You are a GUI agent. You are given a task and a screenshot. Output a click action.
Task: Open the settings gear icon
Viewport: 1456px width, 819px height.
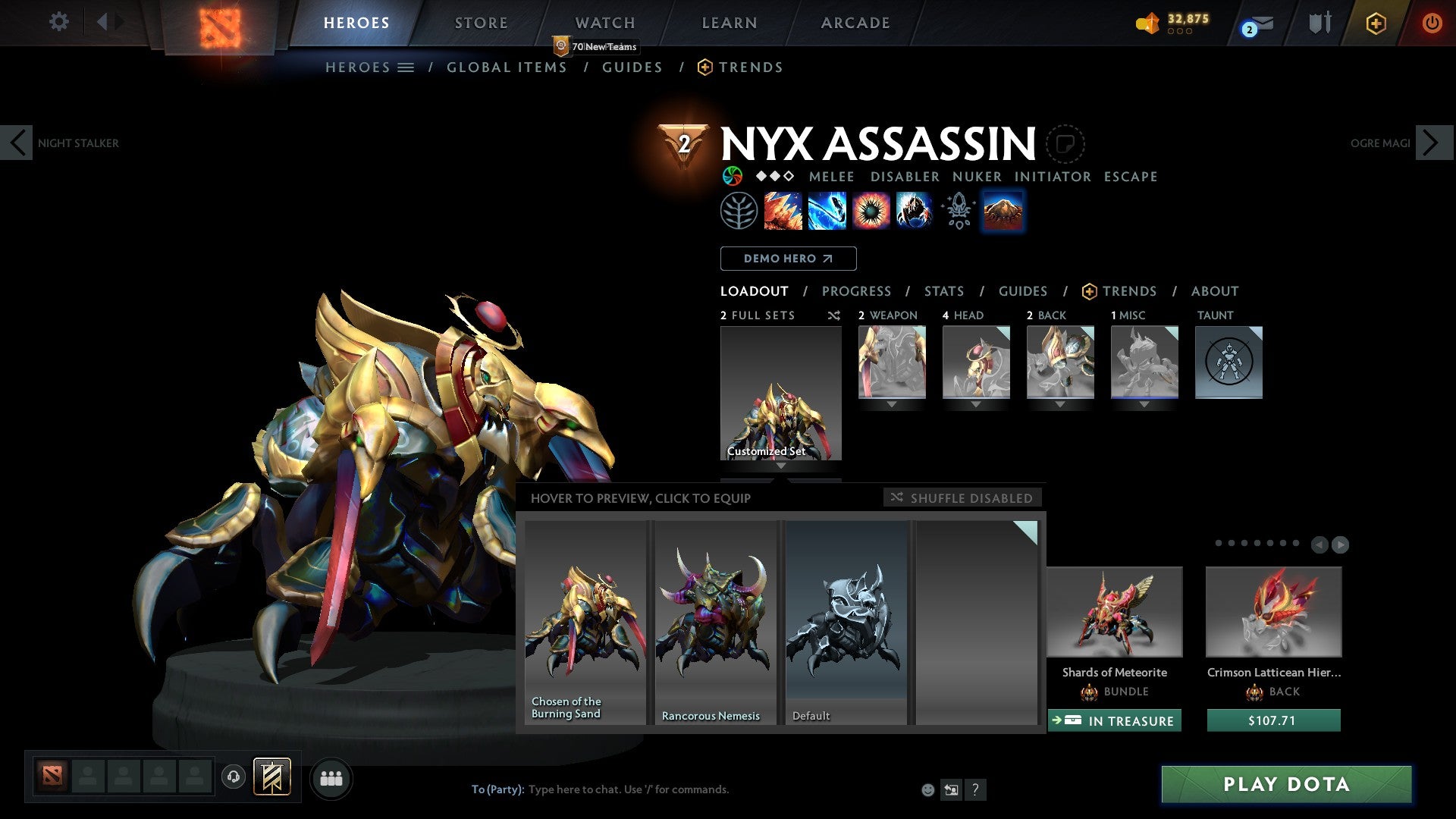pos(58,21)
